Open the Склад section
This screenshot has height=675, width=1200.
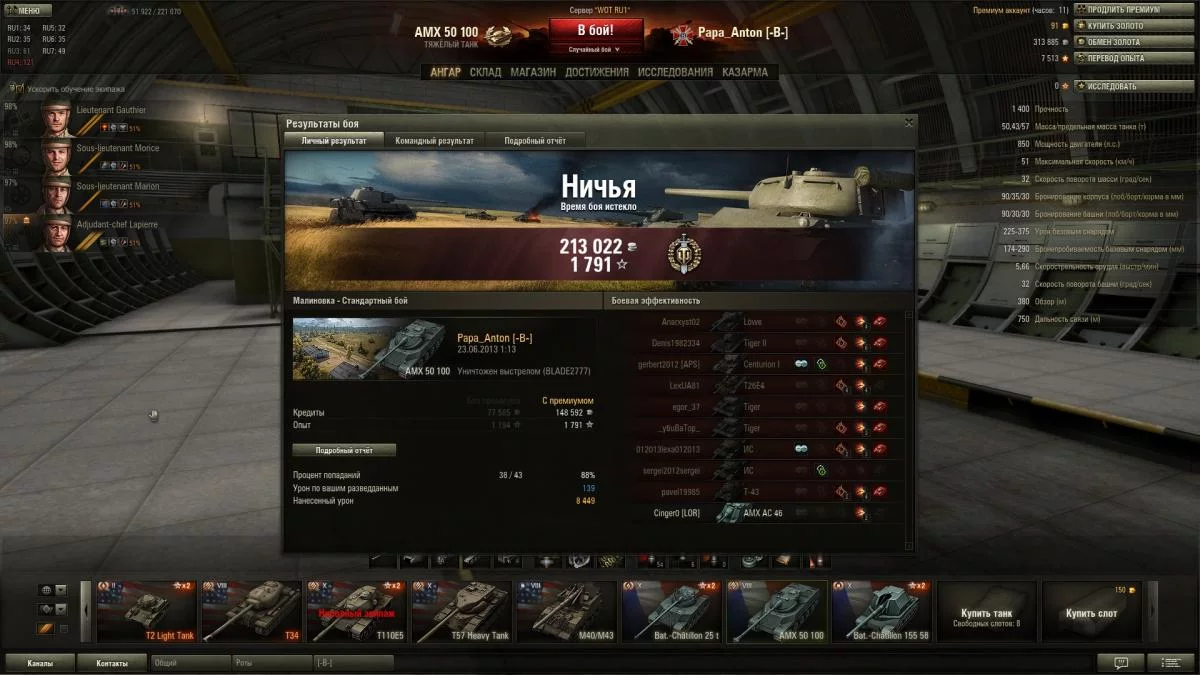(485, 72)
